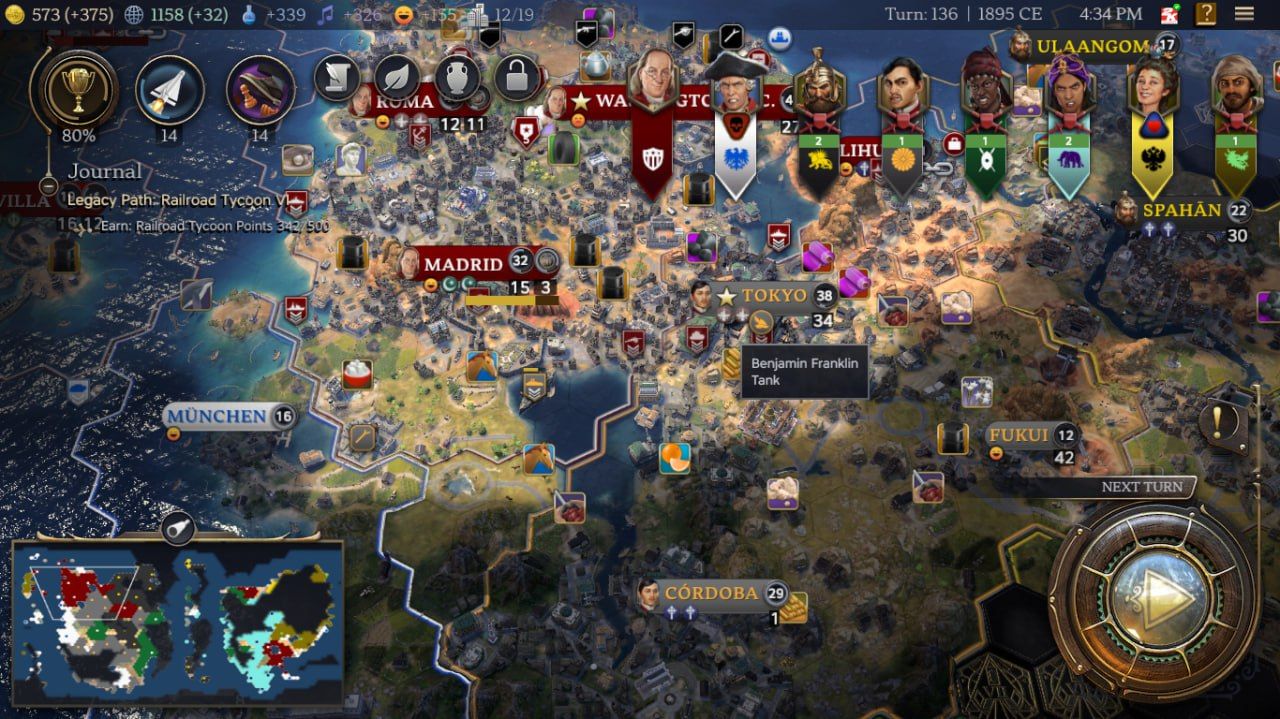1280x719 pixels.
Task: Open the hamburger main menu
Action: coord(1244,14)
